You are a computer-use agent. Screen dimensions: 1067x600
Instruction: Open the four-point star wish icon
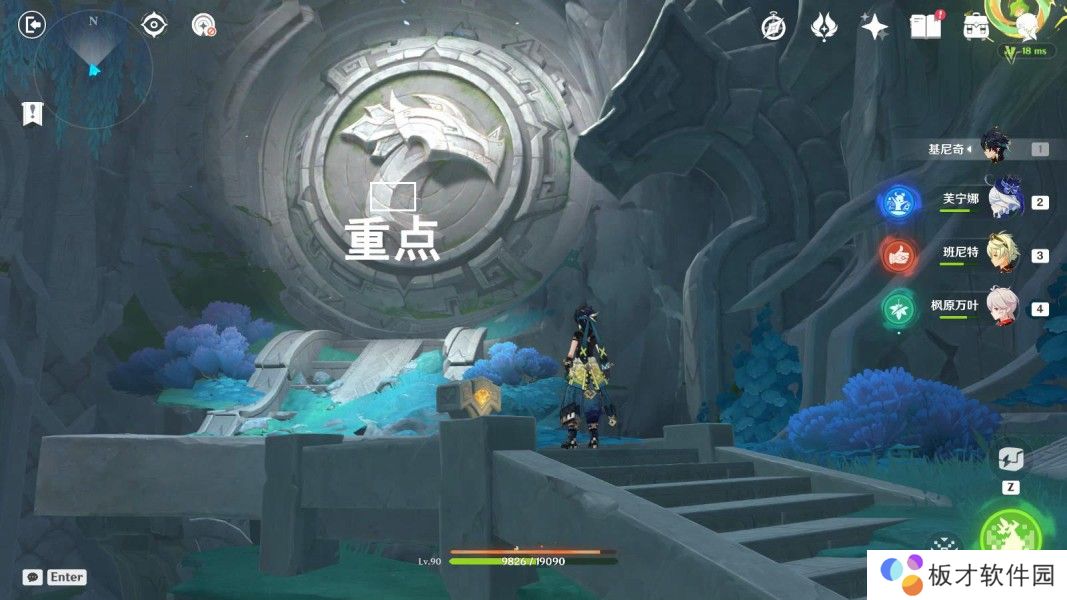click(875, 27)
